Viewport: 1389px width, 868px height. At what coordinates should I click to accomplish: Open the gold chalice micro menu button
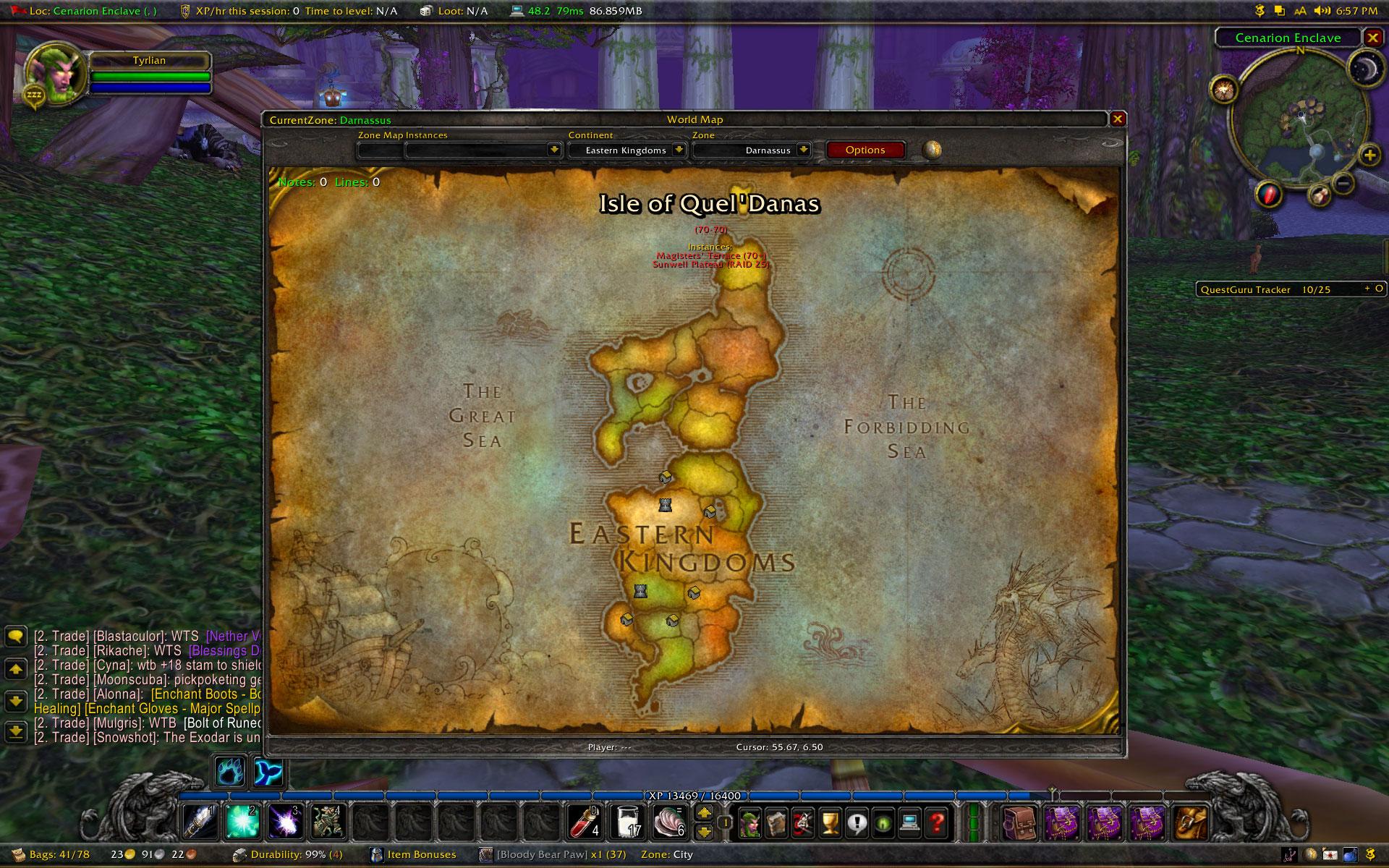pos(830,822)
